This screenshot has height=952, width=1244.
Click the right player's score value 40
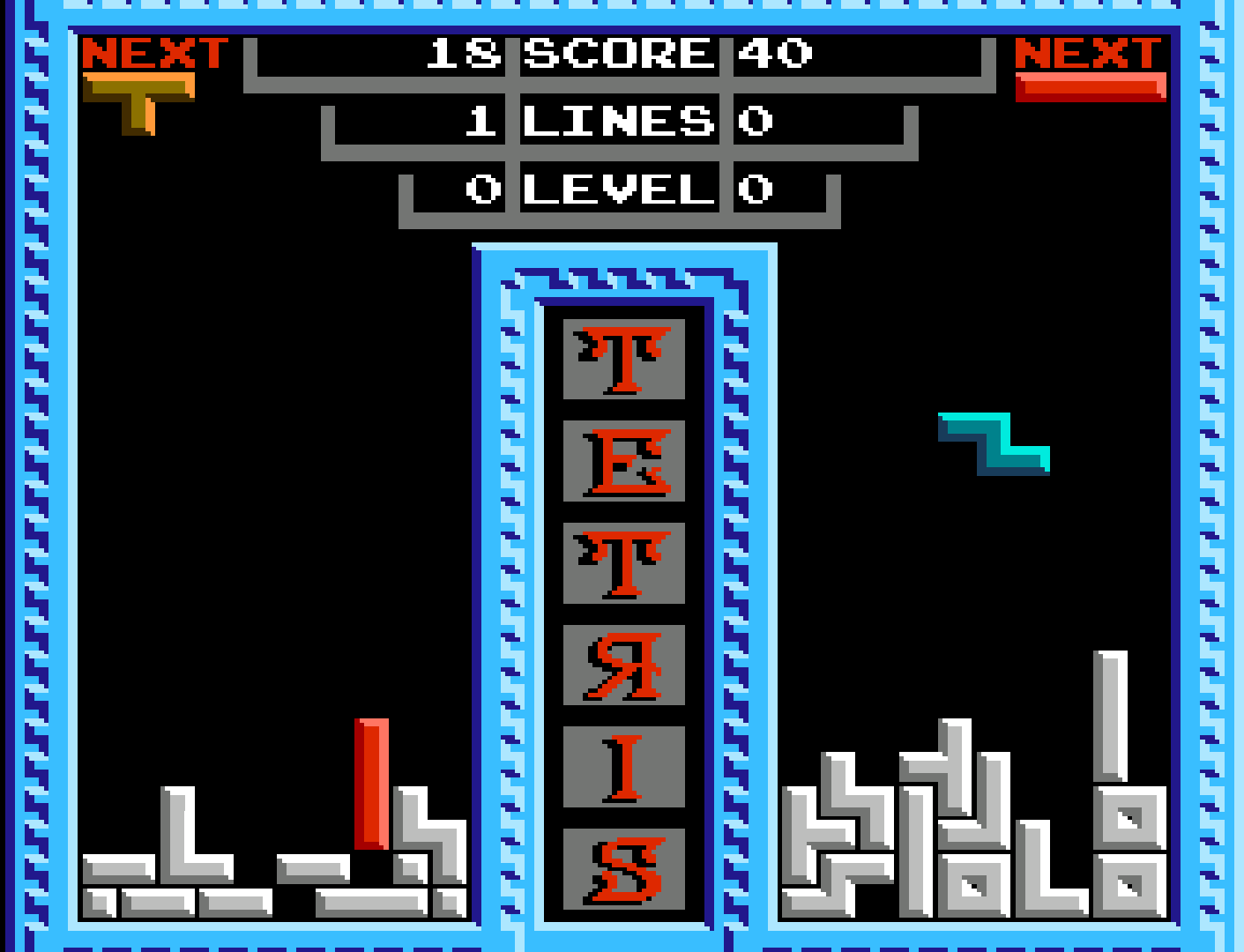[776, 55]
